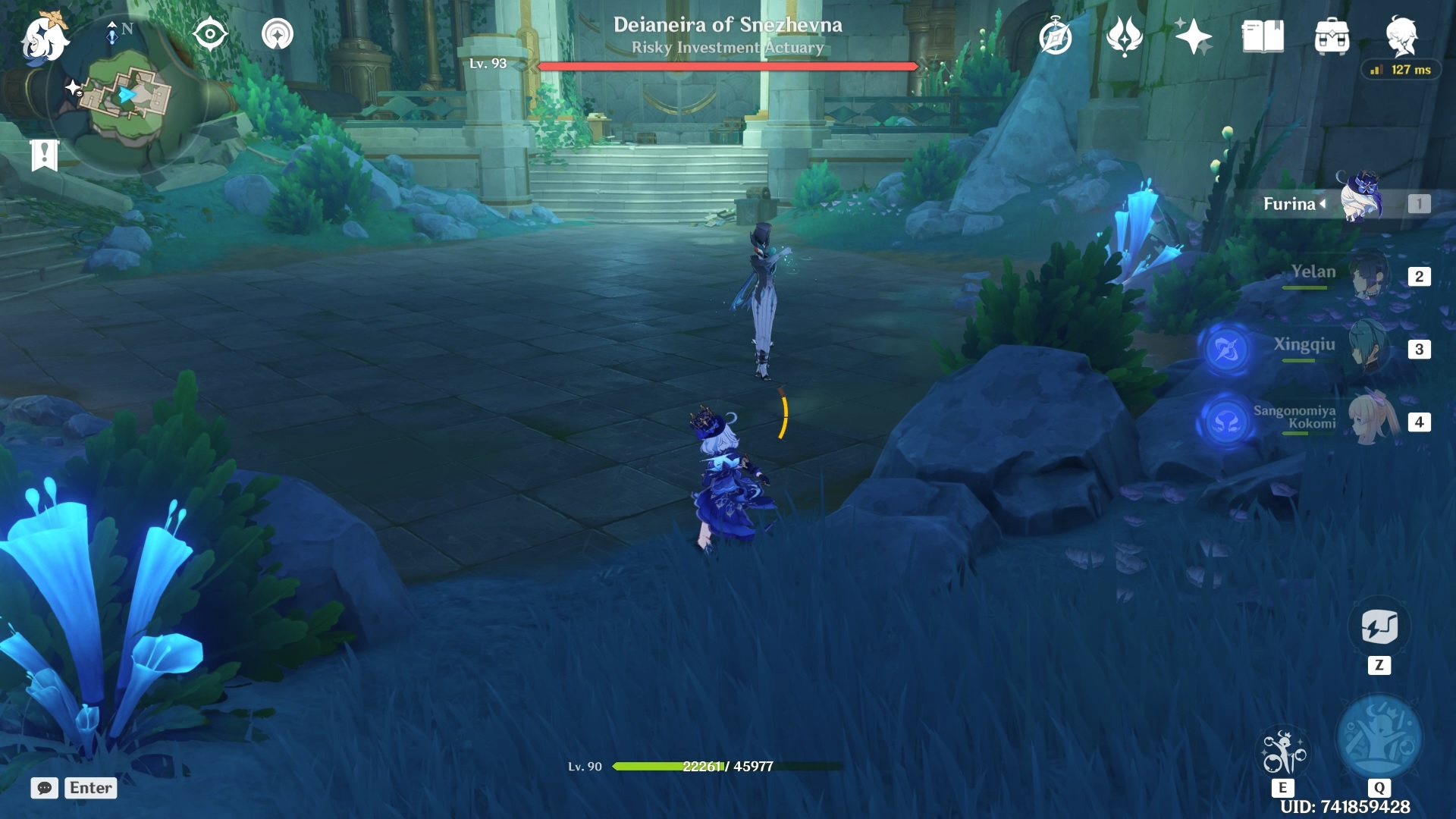The image size is (1456, 819).
Task: Open the Paimon menu icon
Action: (44, 38)
